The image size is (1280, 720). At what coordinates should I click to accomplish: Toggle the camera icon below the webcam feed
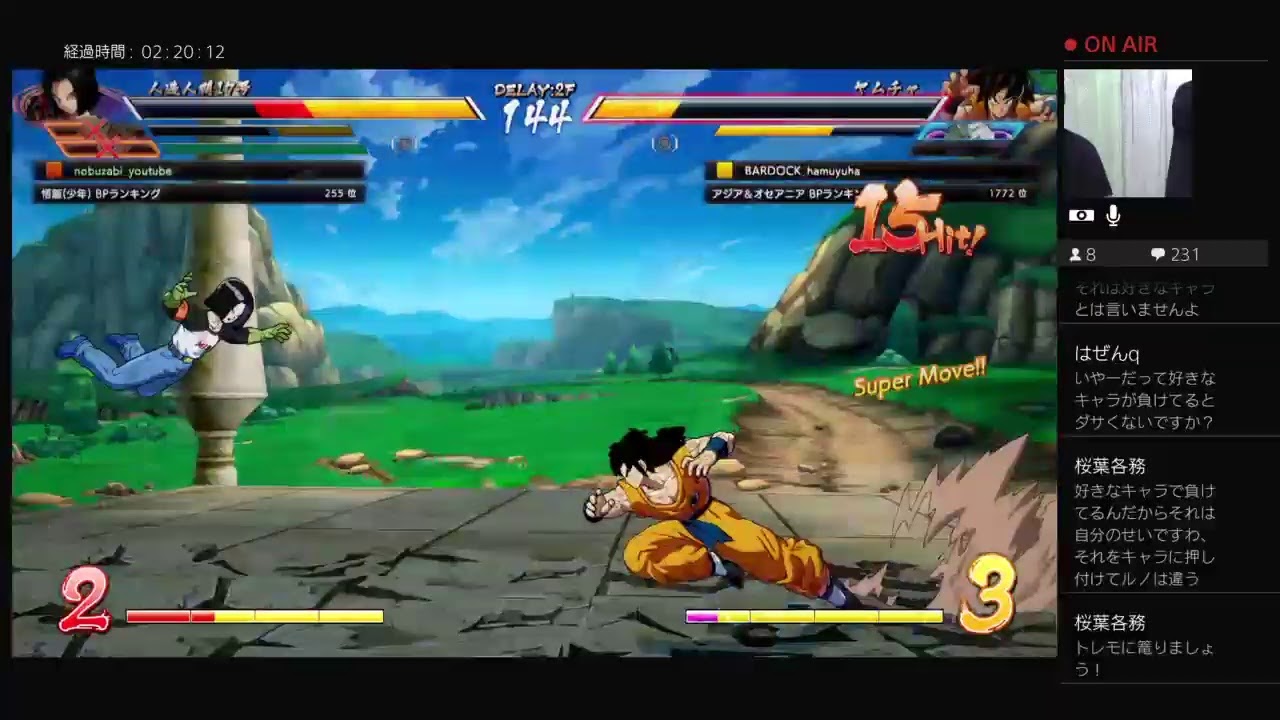(x=1081, y=215)
